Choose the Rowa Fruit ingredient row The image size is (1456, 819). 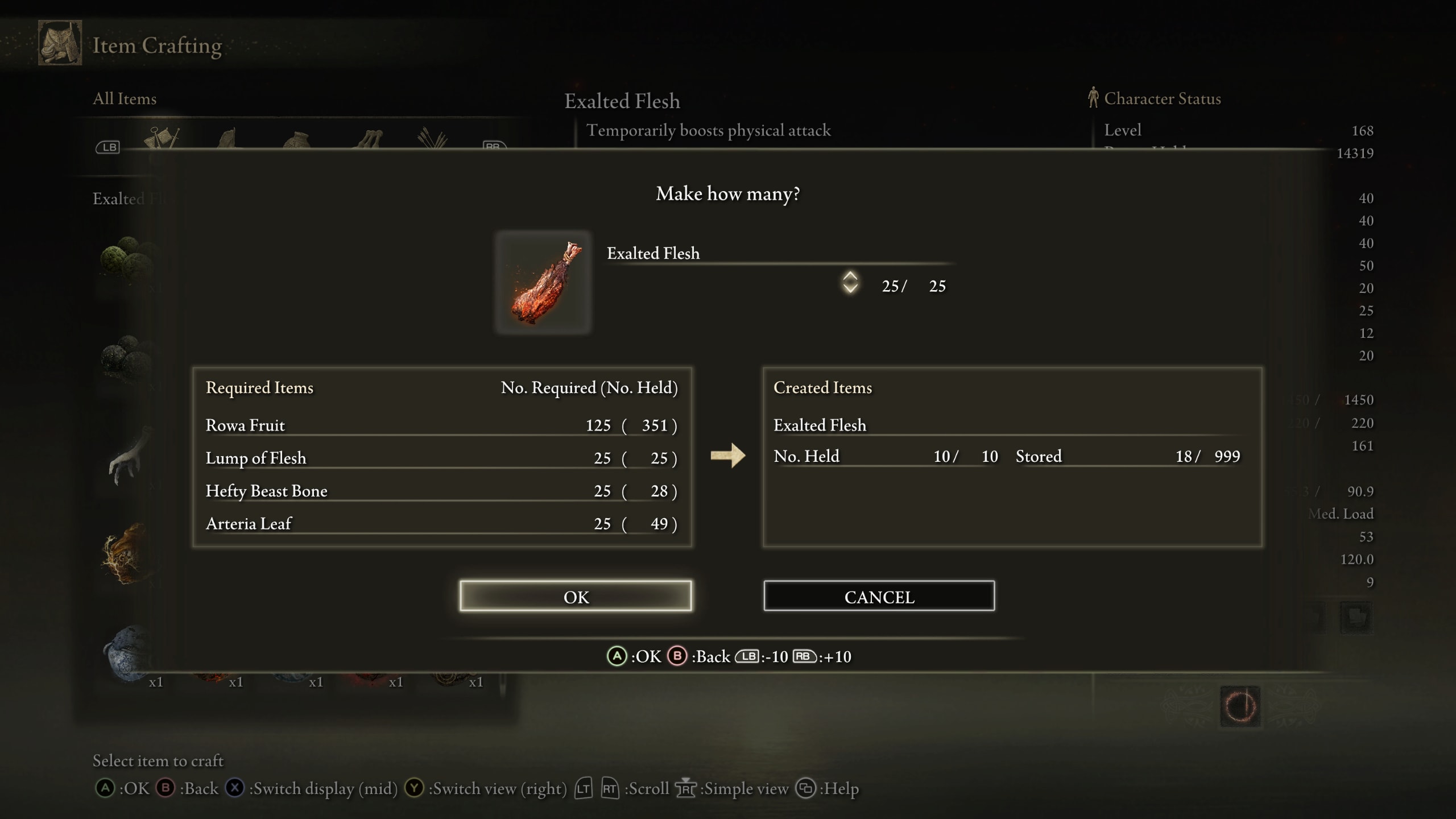click(x=441, y=425)
